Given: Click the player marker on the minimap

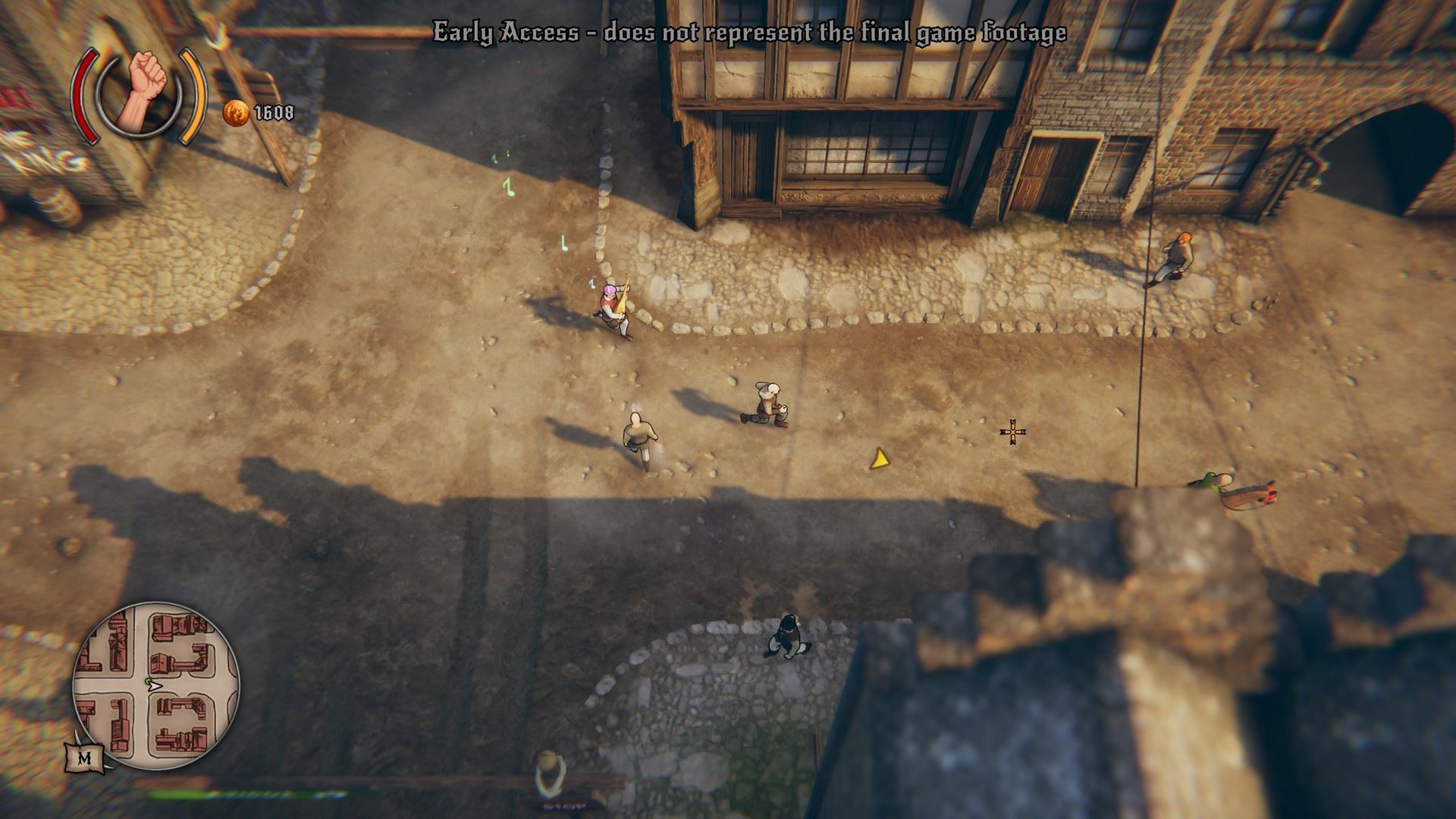Looking at the screenshot, I should click(x=151, y=684).
